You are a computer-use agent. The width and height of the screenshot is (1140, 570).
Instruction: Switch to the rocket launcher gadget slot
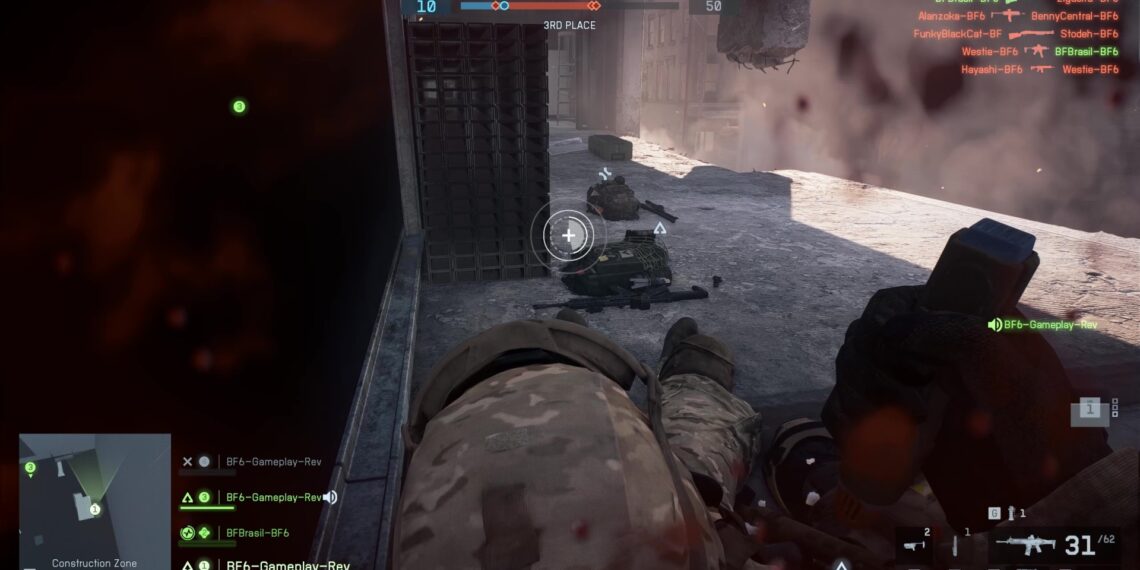pyautogui.click(x=913, y=545)
